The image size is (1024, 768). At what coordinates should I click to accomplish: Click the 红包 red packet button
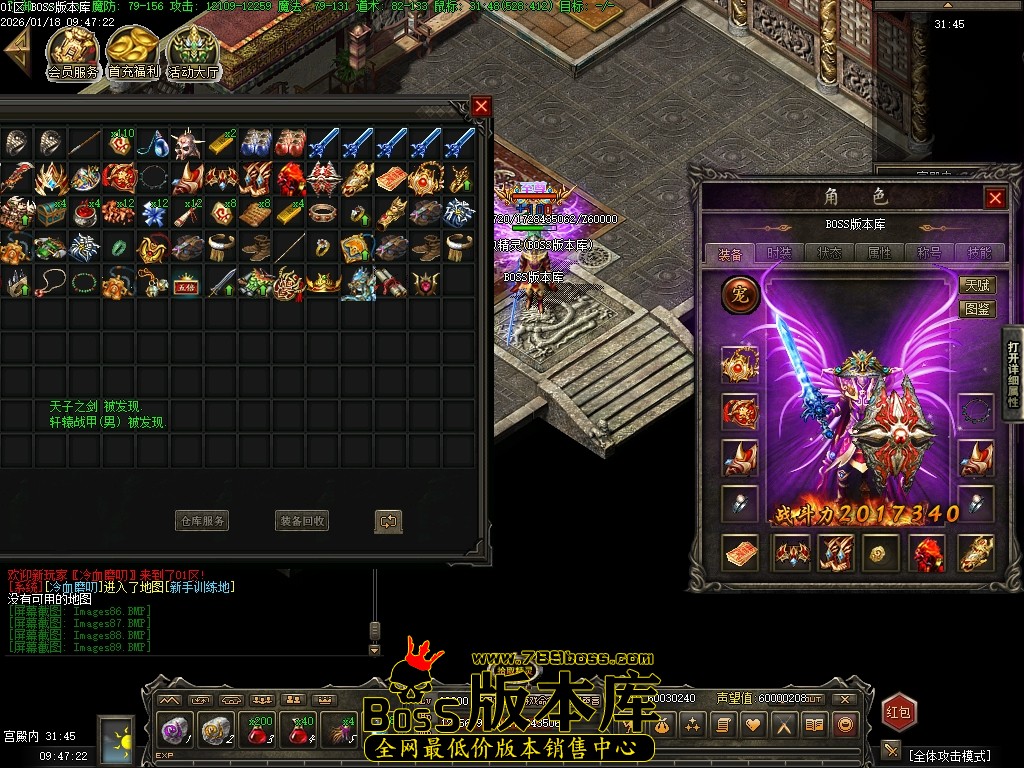(898, 712)
